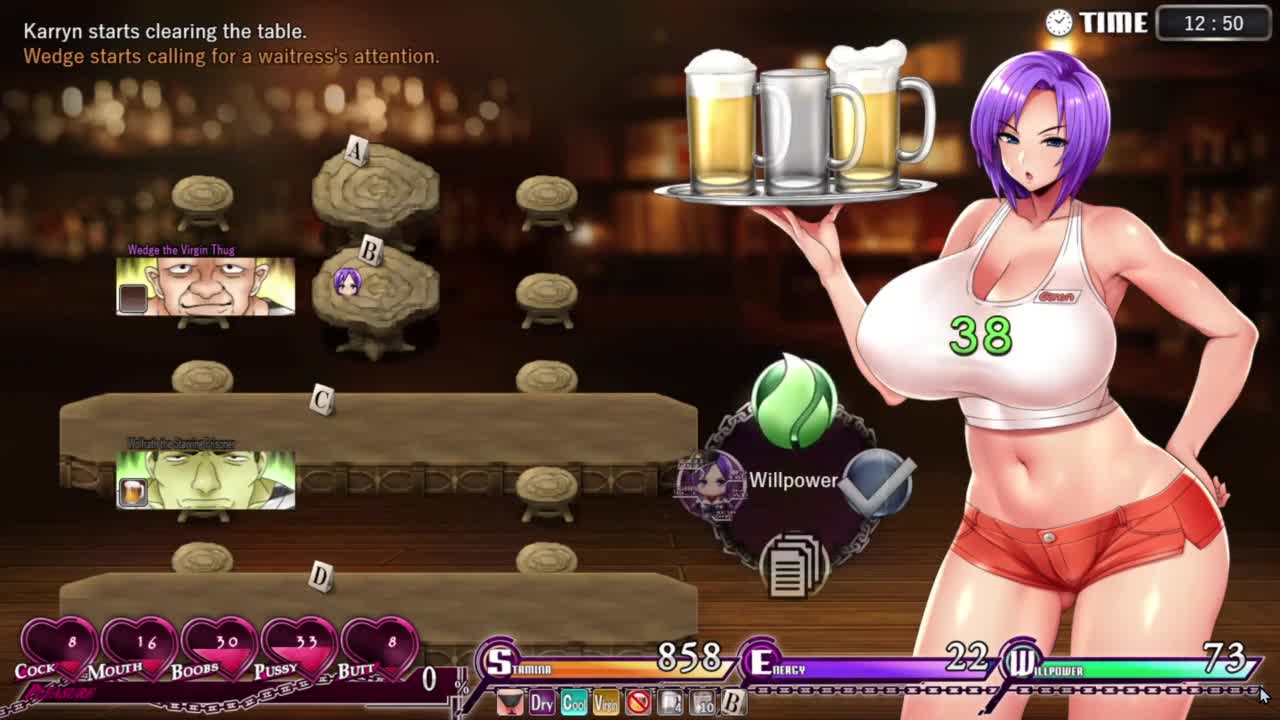Choose the table D marker
The width and height of the screenshot is (1280, 720).
coord(320,577)
